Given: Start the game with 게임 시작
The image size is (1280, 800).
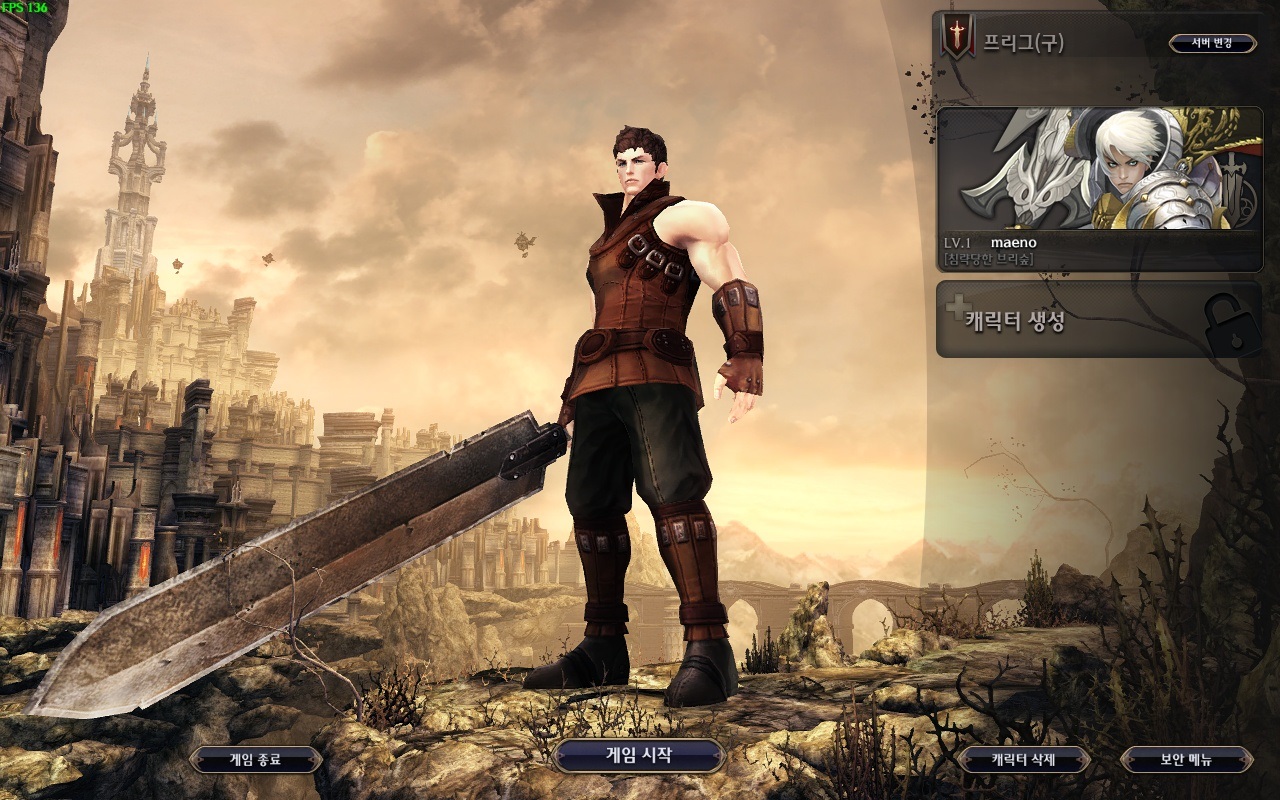Looking at the screenshot, I should tap(638, 756).
